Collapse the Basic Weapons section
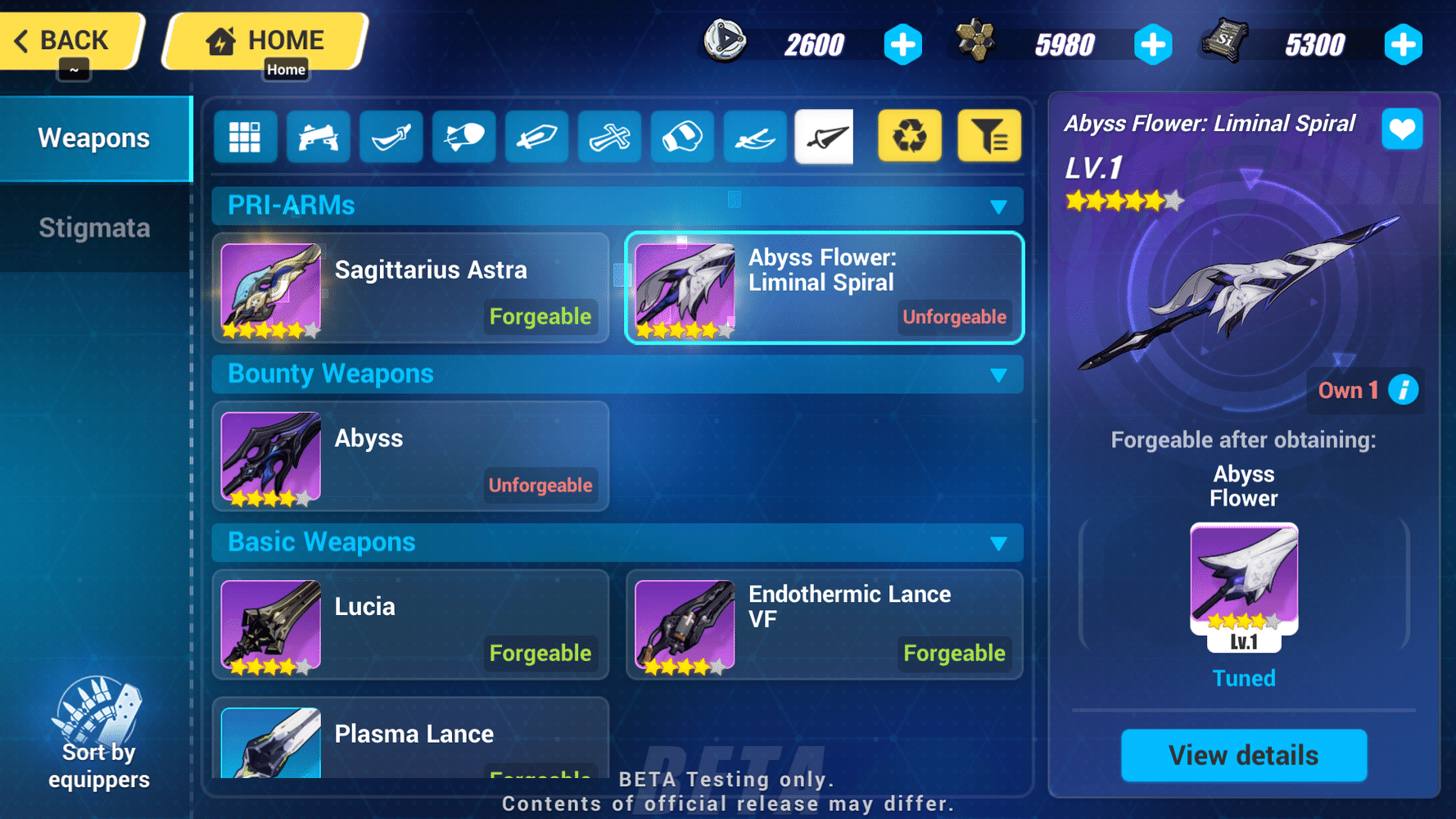The height and width of the screenshot is (819, 1456). click(x=998, y=543)
